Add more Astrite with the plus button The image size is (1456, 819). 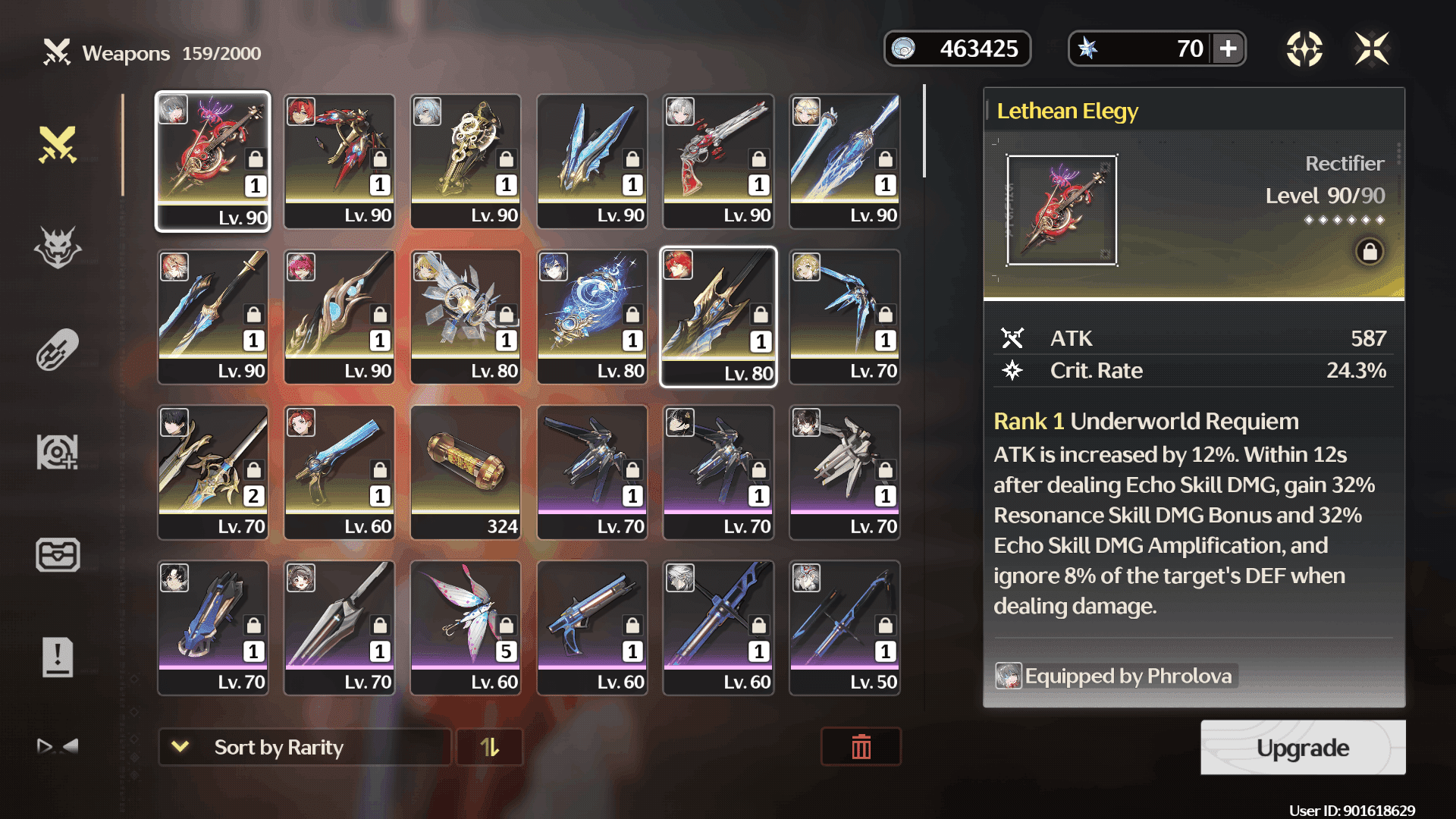pyautogui.click(x=1228, y=49)
